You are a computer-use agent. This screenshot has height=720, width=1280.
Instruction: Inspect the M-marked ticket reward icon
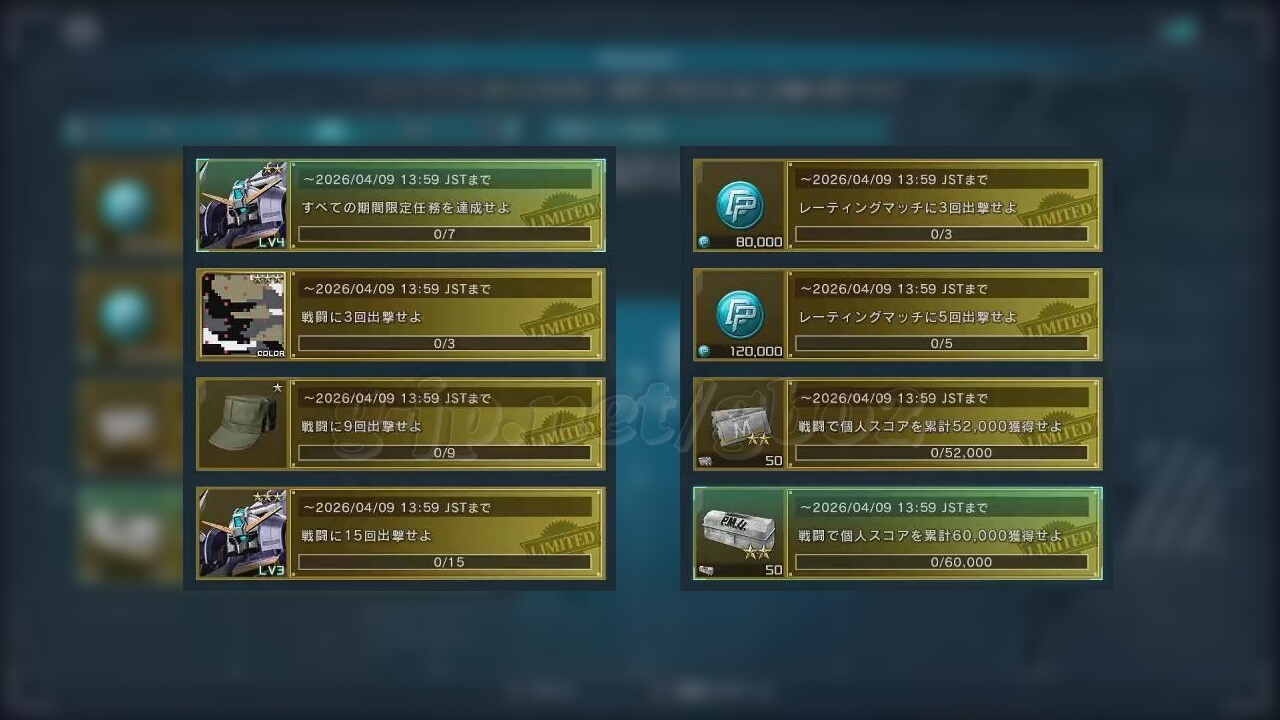tap(739, 424)
